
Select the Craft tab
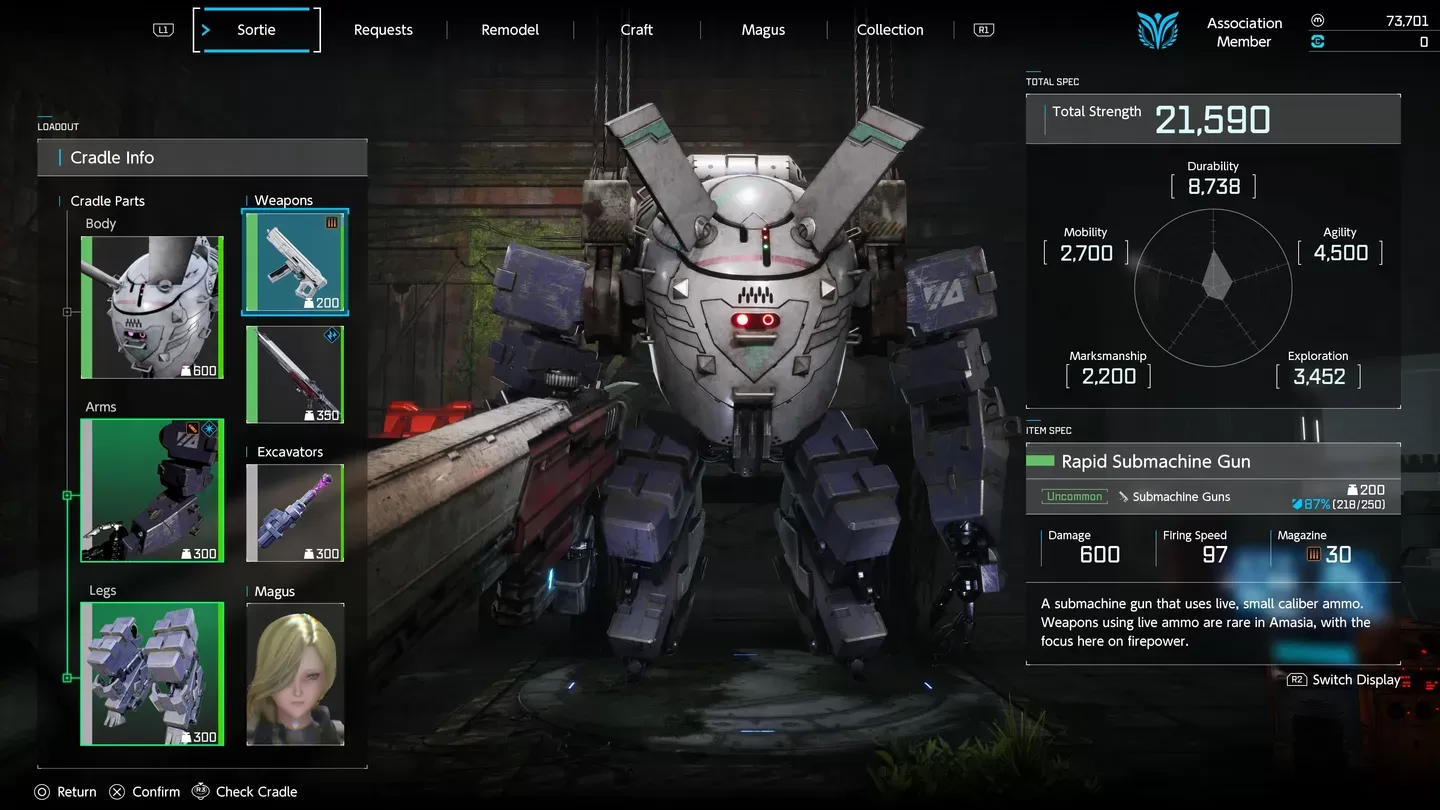(636, 30)
